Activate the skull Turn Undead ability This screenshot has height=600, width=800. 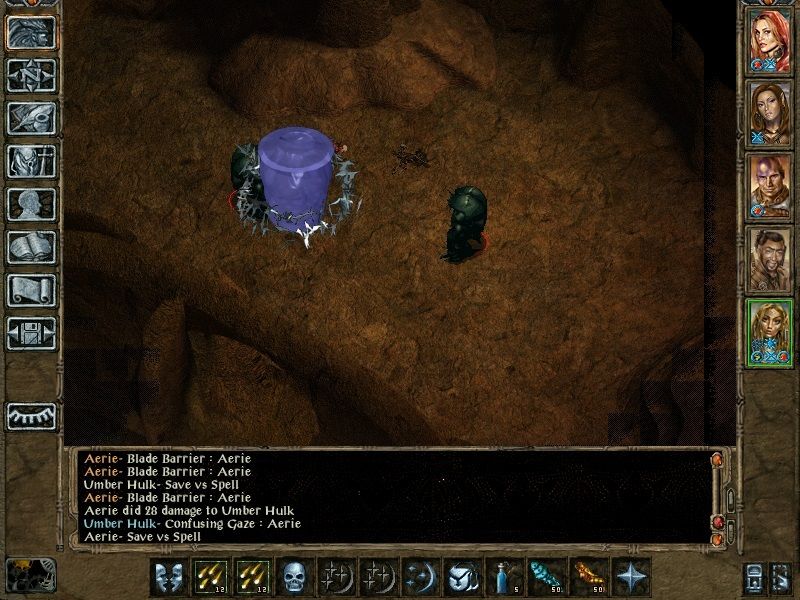click(x=293, y=576)
